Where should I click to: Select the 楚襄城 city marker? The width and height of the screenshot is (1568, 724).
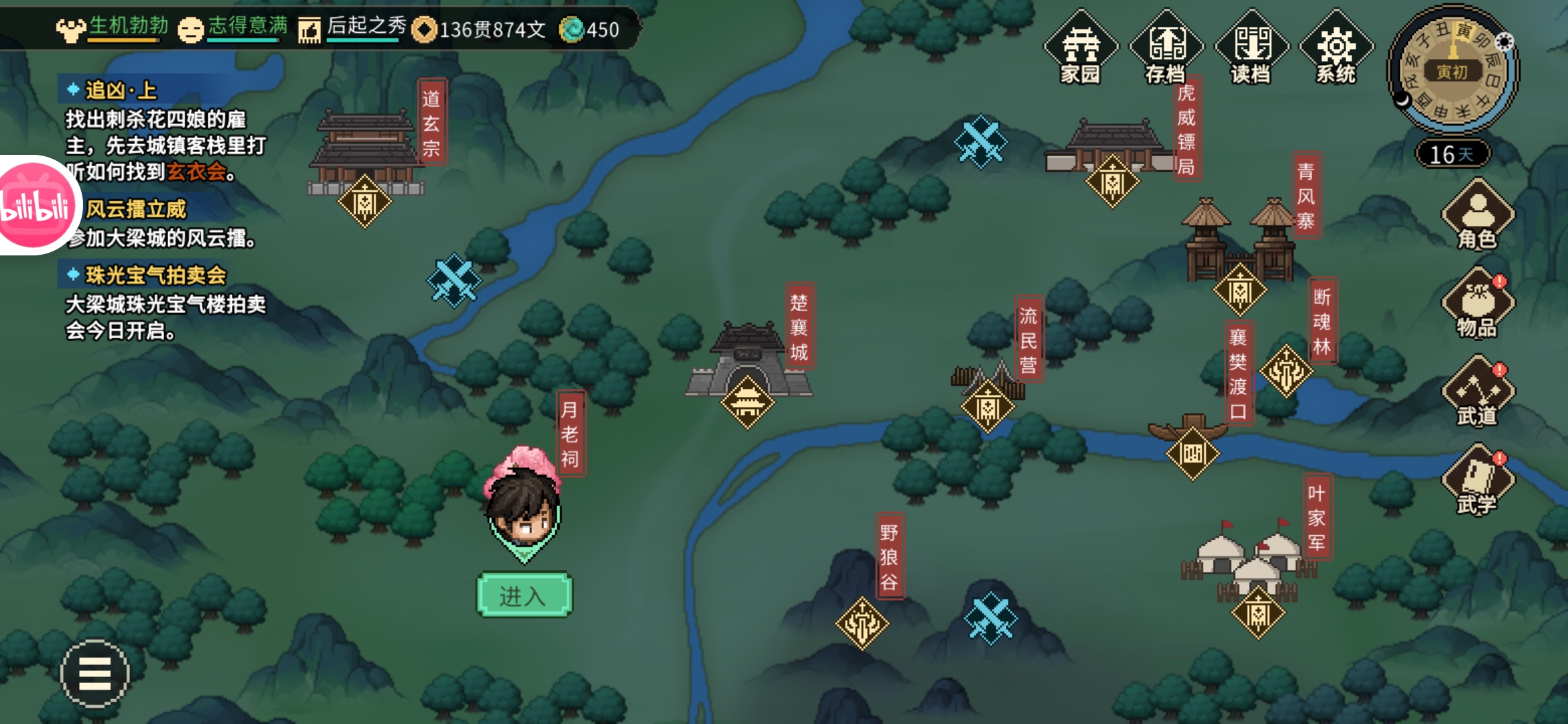coord(747,402)
